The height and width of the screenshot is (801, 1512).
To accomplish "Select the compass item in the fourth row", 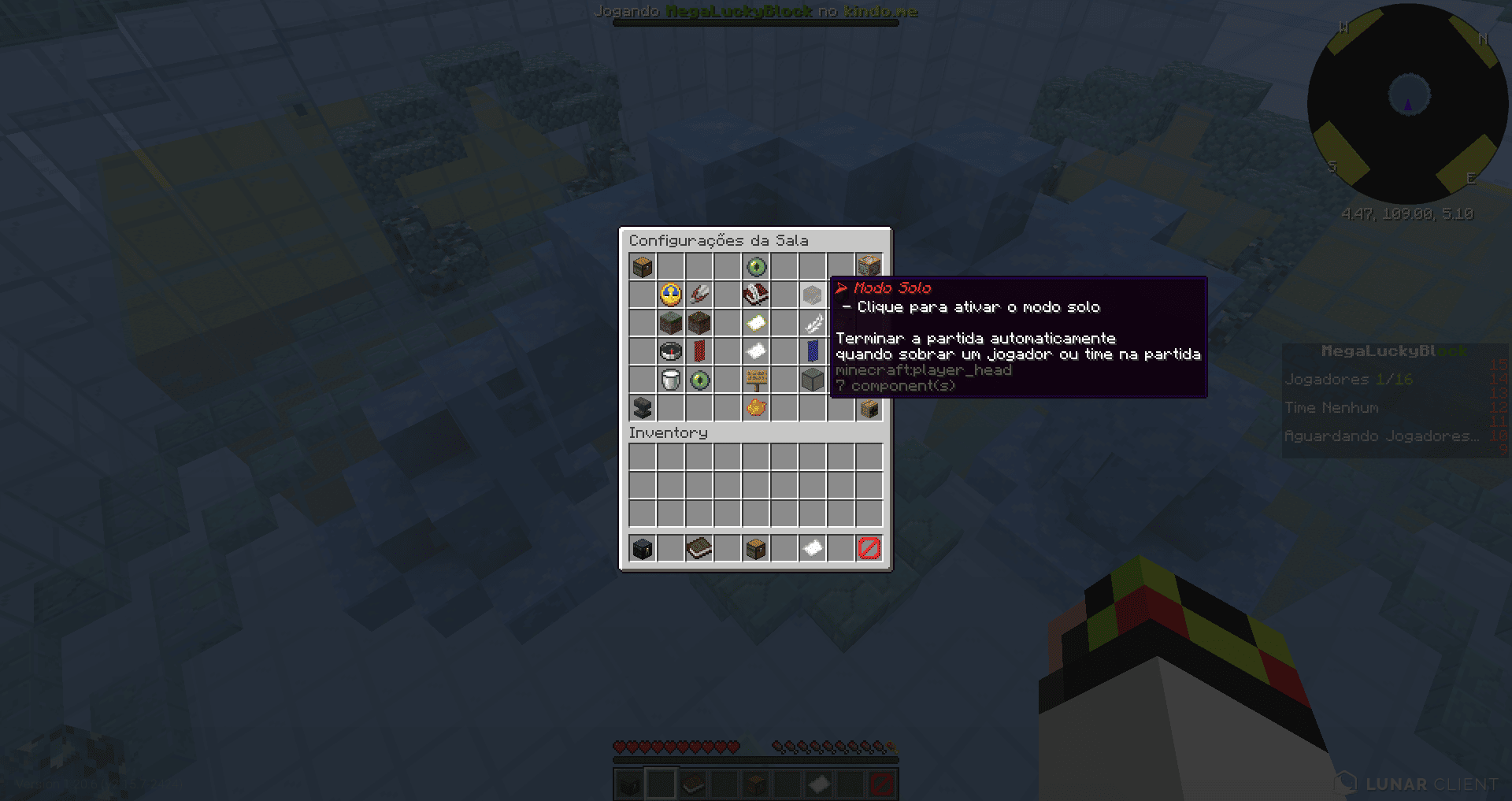I will 671,352.
